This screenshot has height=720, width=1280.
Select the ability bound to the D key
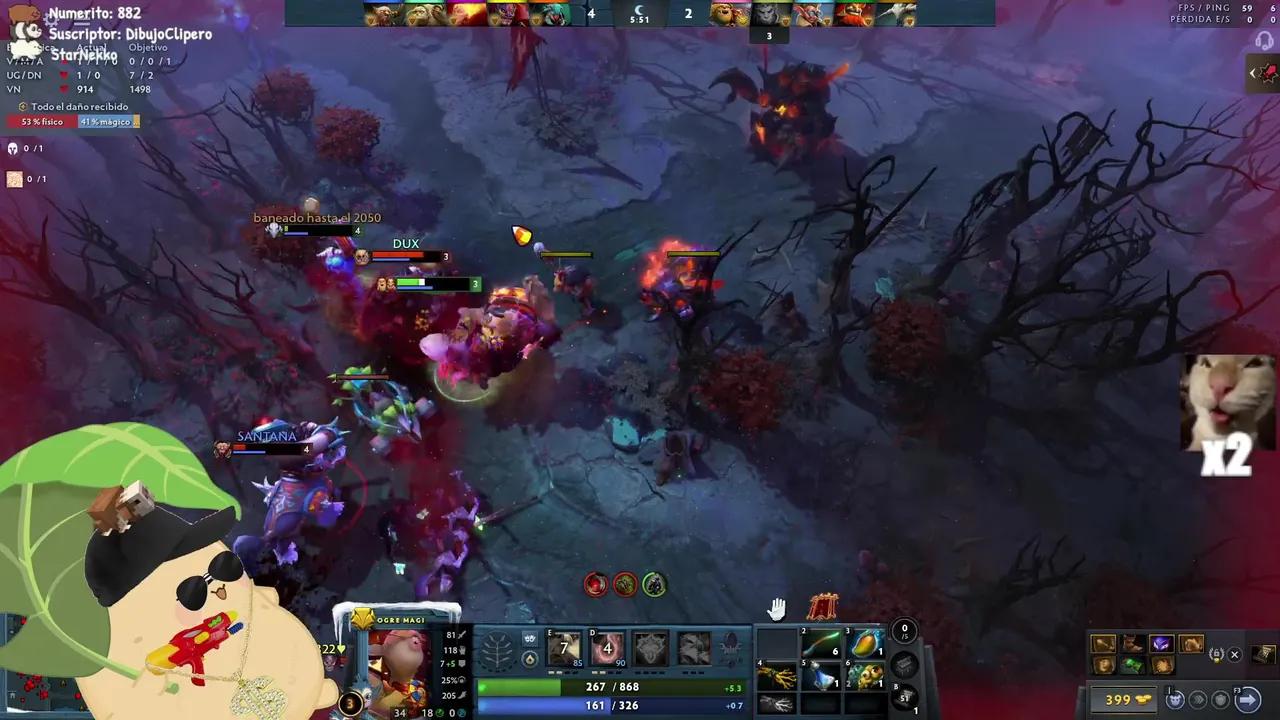click(x=607, y=648)
